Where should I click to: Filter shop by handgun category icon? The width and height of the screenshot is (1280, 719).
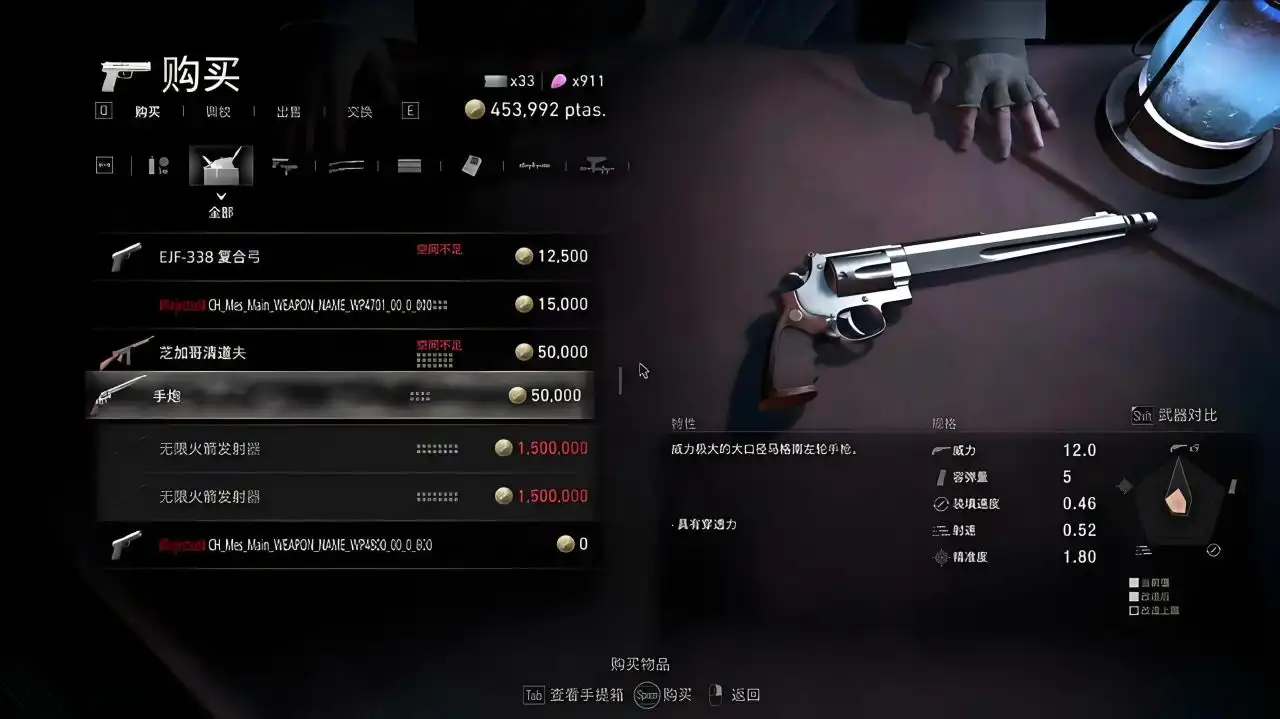(x=285, y=166)
